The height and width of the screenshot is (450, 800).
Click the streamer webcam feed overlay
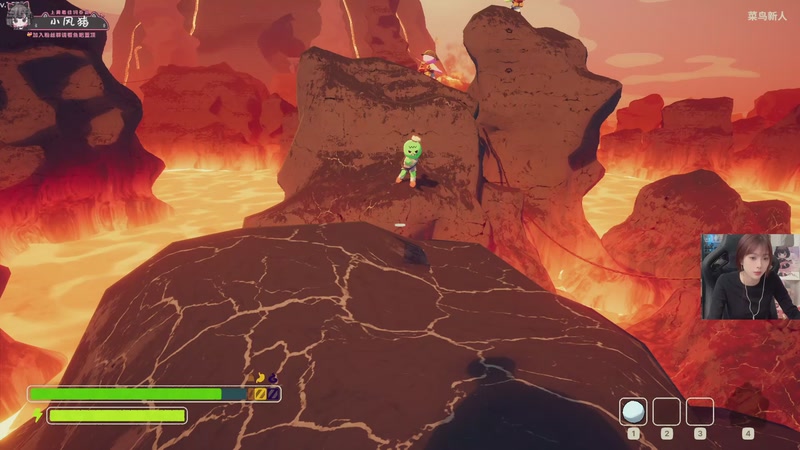[x=750, y=277]
